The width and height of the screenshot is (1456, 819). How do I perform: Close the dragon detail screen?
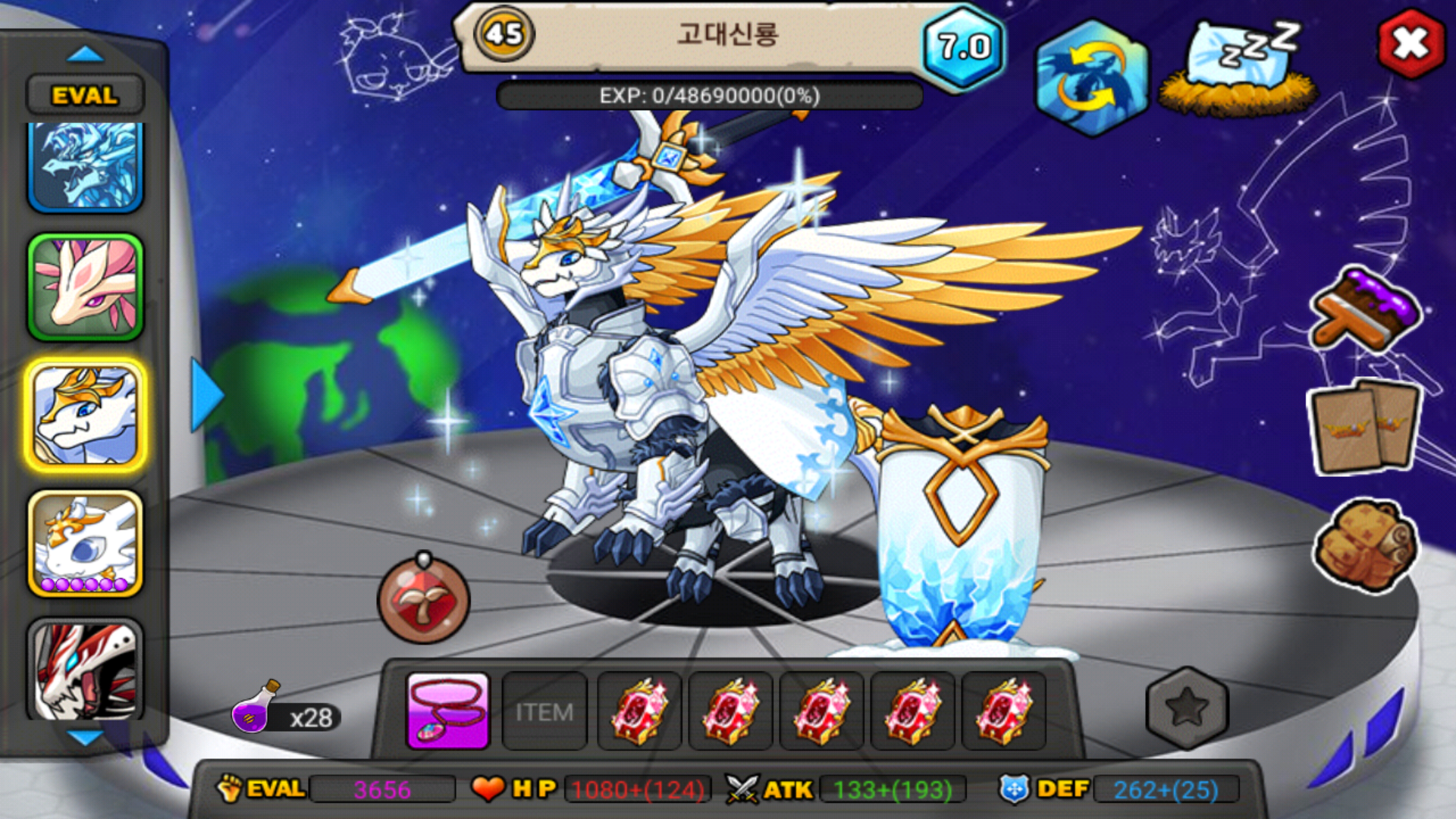point(1410,43)
